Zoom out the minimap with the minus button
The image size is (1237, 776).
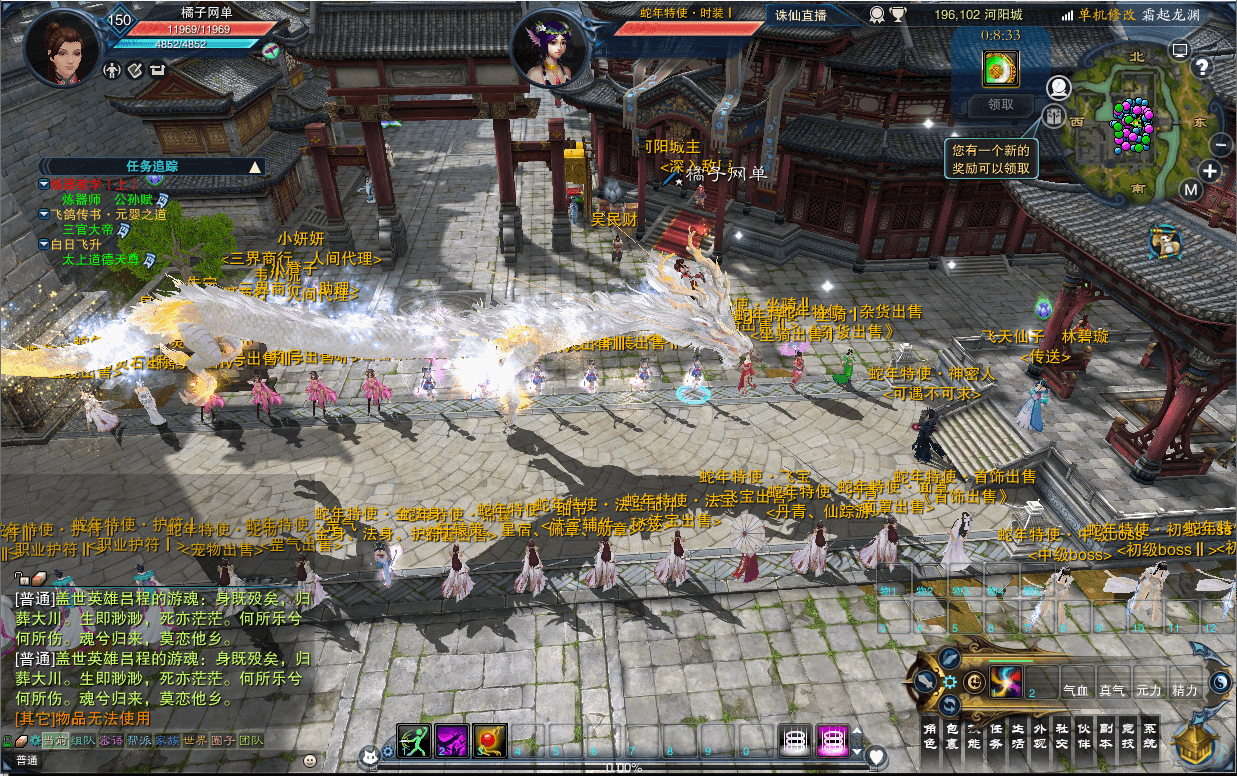coord(1221,145)
